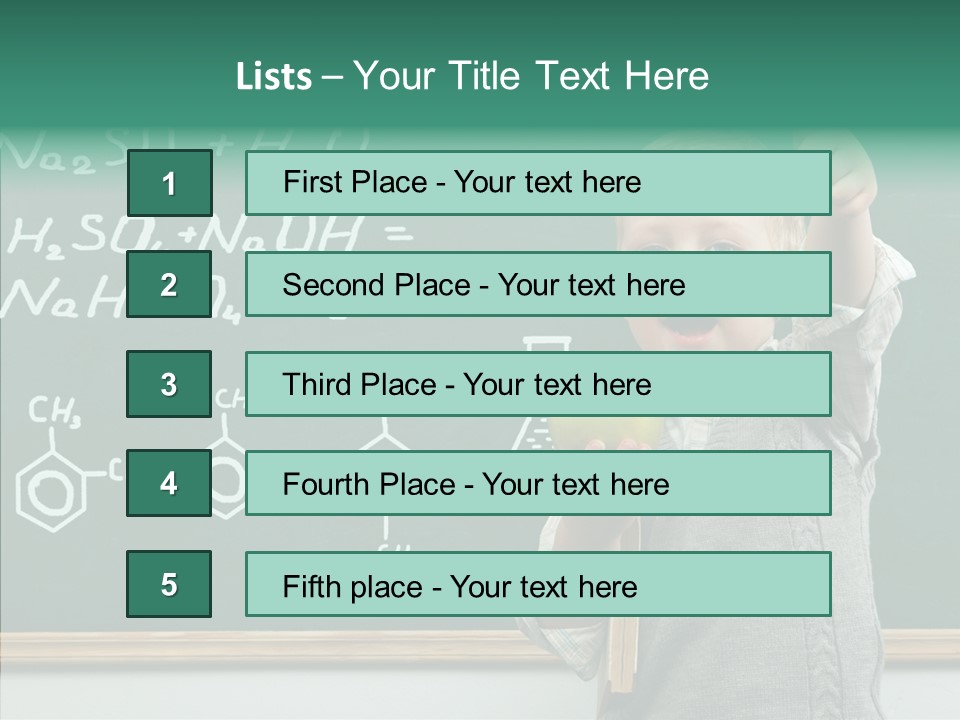
Task: Click the number 1 box
Action: coord(169,183)
